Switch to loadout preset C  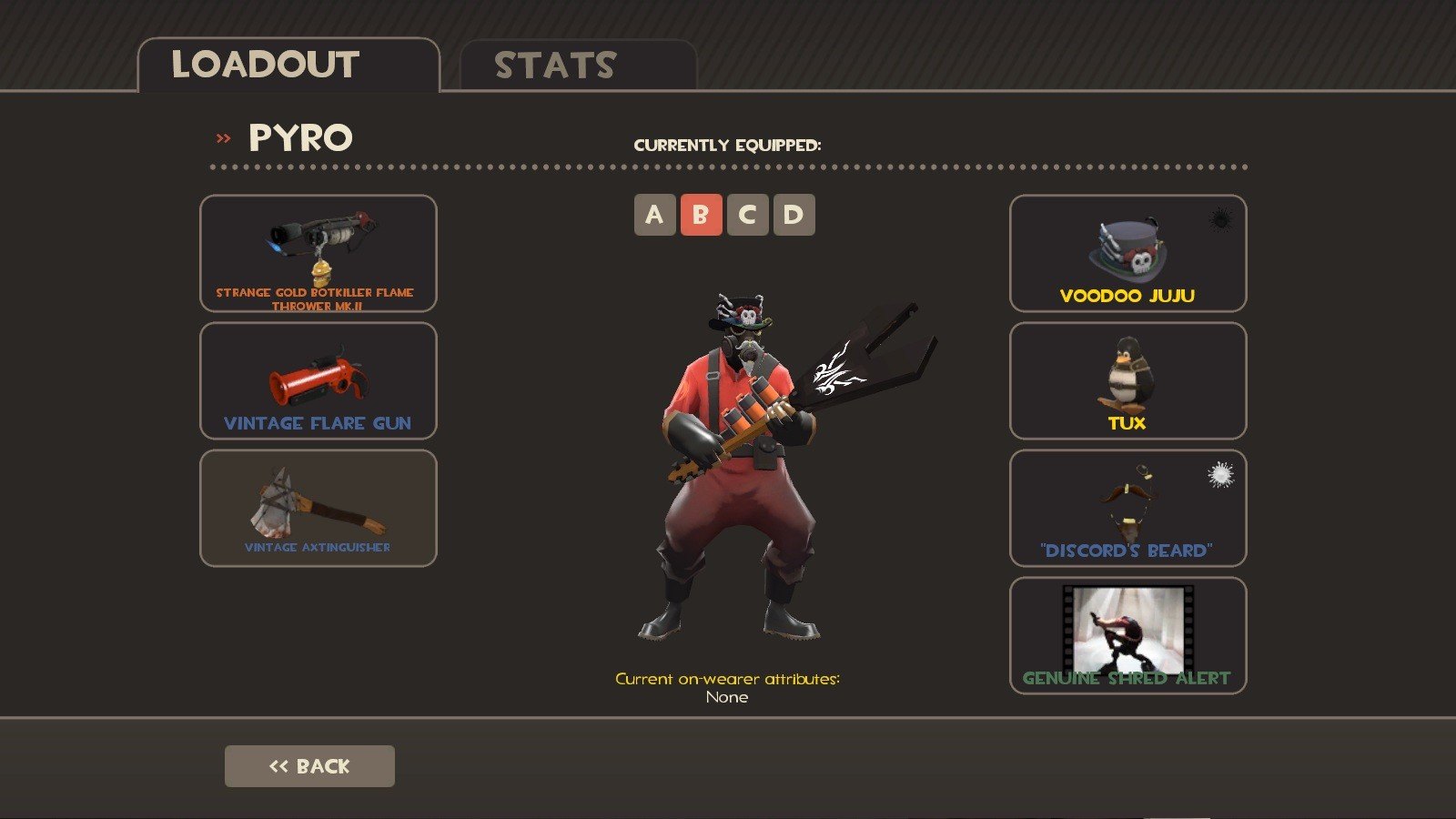tap(747, 215)
